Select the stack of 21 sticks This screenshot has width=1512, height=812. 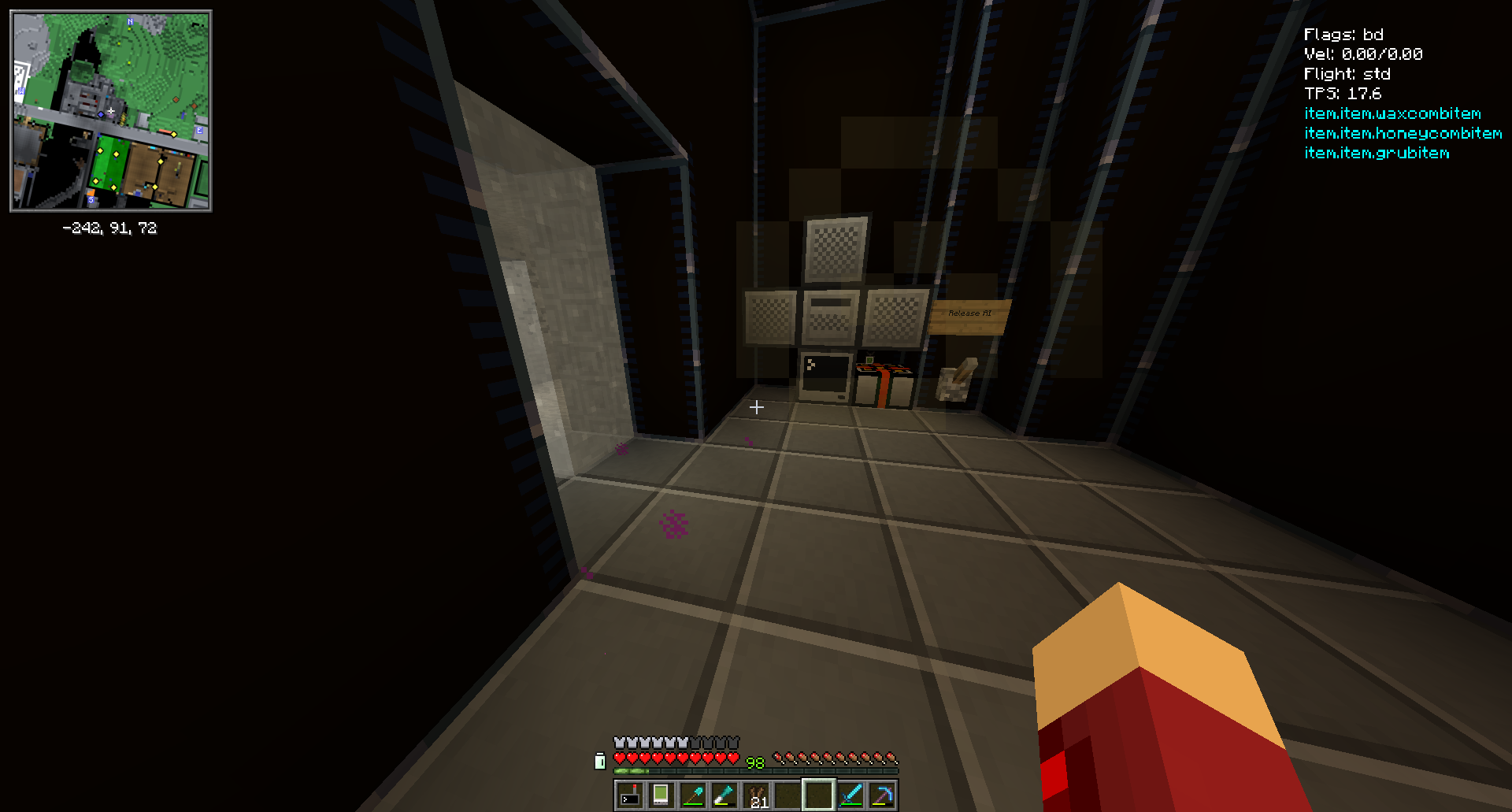click(x=755, y=795)
